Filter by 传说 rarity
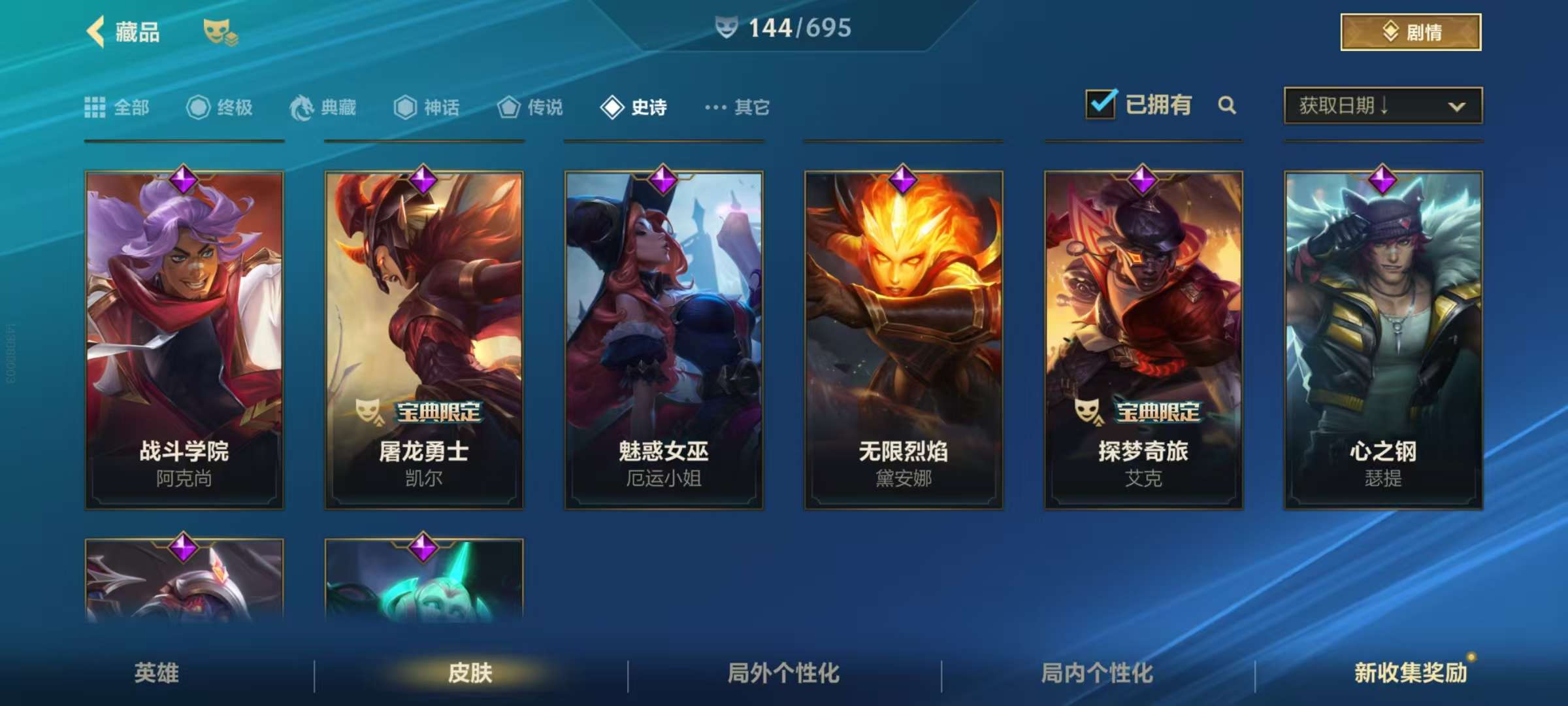Image resolution: width=1568 pixels, height=706 pixels. tap(531, 107)
